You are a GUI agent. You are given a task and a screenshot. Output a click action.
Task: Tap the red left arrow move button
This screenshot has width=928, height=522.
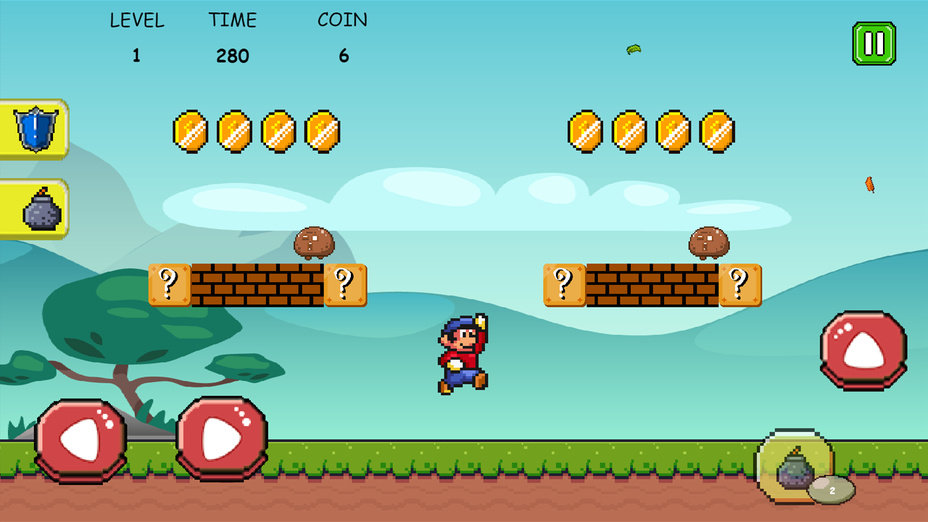coord(80,440)
